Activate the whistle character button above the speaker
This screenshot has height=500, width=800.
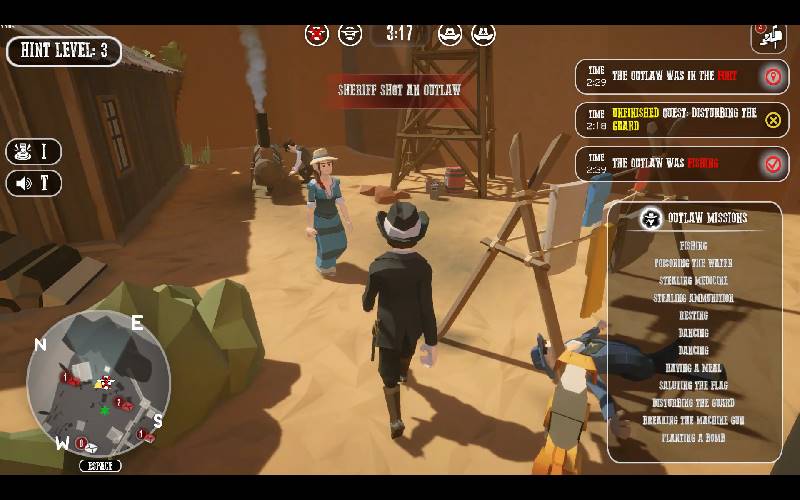33,152
